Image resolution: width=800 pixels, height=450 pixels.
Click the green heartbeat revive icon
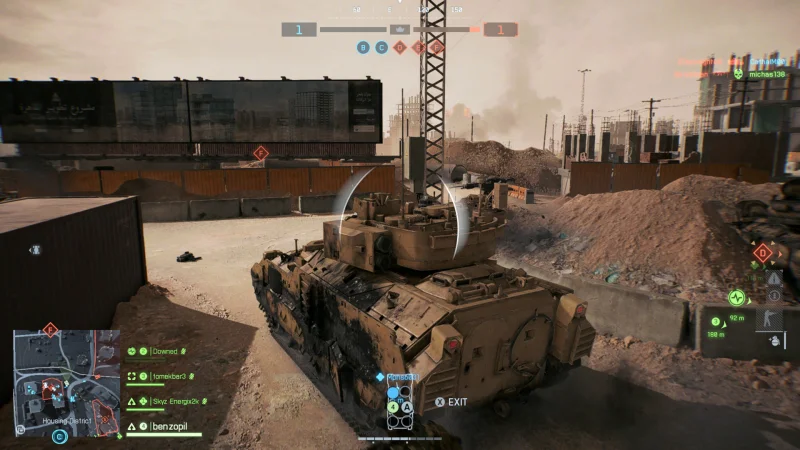click(737, 297)
